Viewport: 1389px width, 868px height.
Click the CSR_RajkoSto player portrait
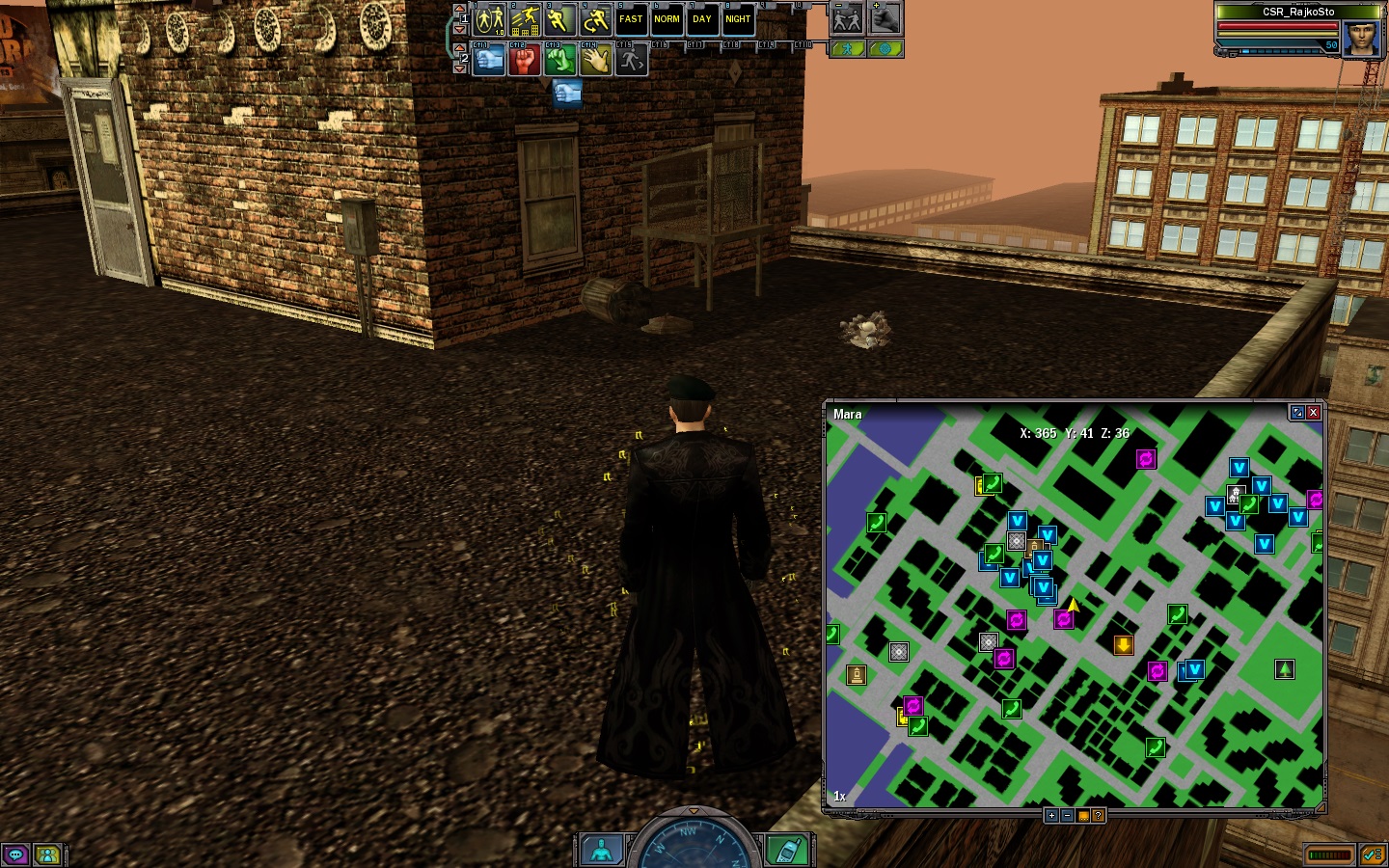click(1361, 39)
